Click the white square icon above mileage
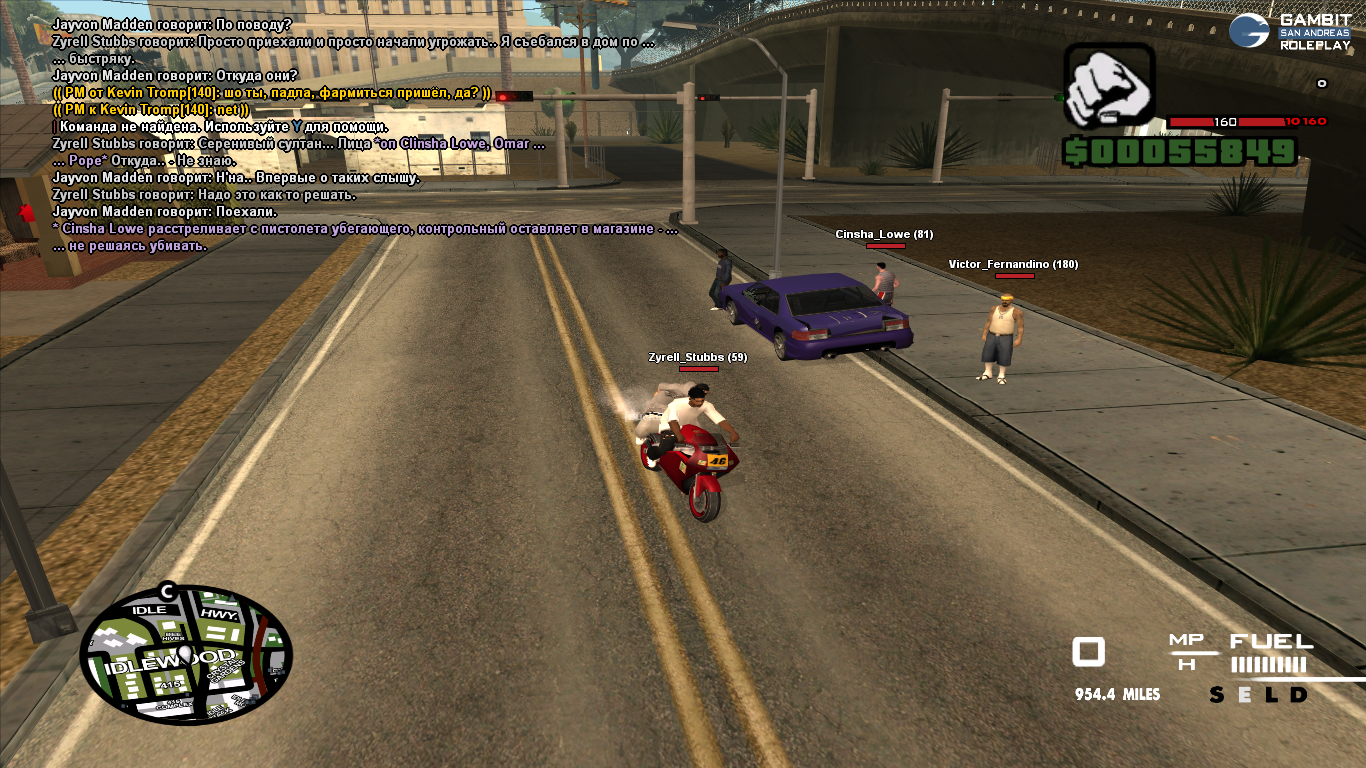Screen dimensions: 1366x768 coord(1088,652)
